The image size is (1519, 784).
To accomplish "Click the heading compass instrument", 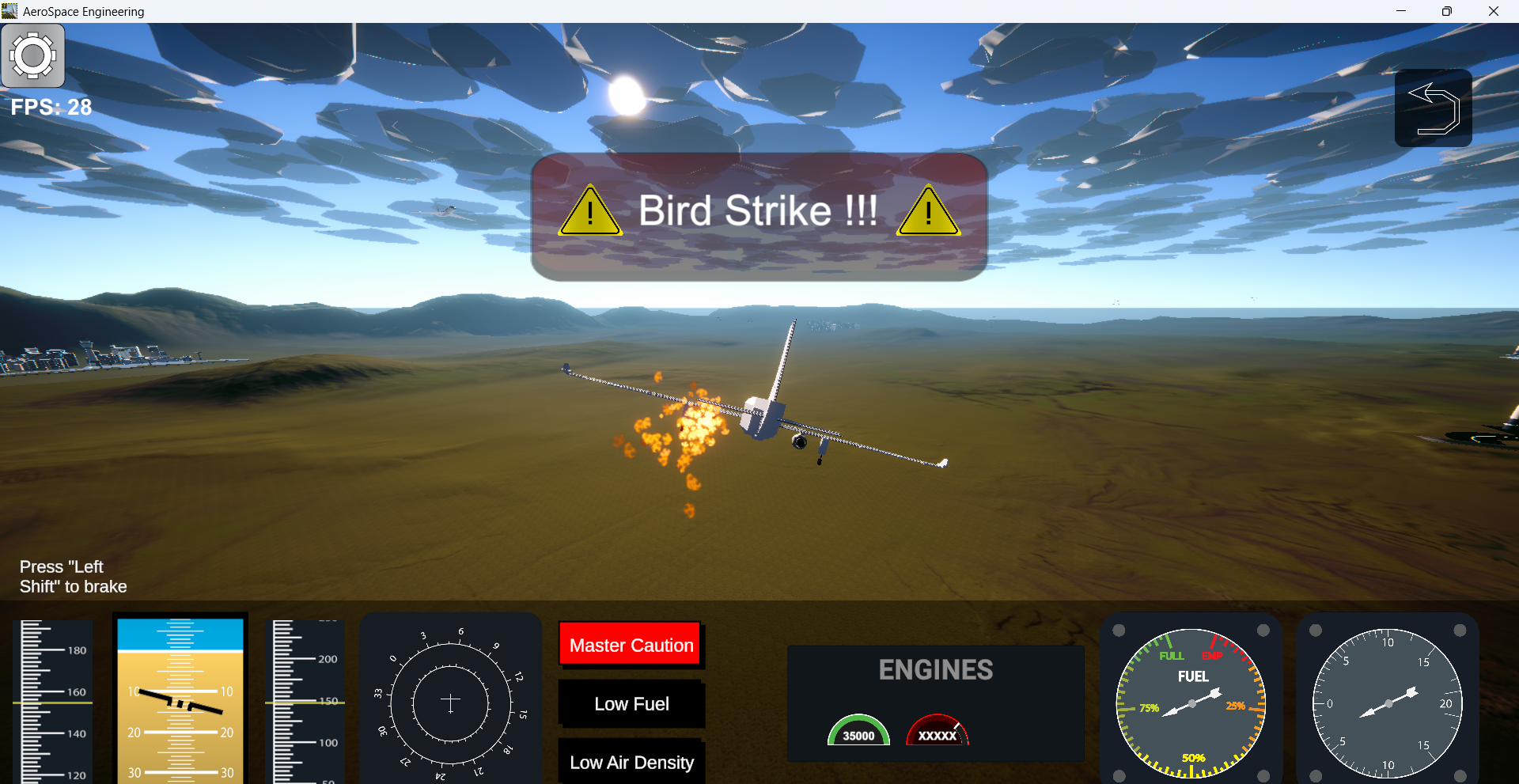I will tap(450, 700).
